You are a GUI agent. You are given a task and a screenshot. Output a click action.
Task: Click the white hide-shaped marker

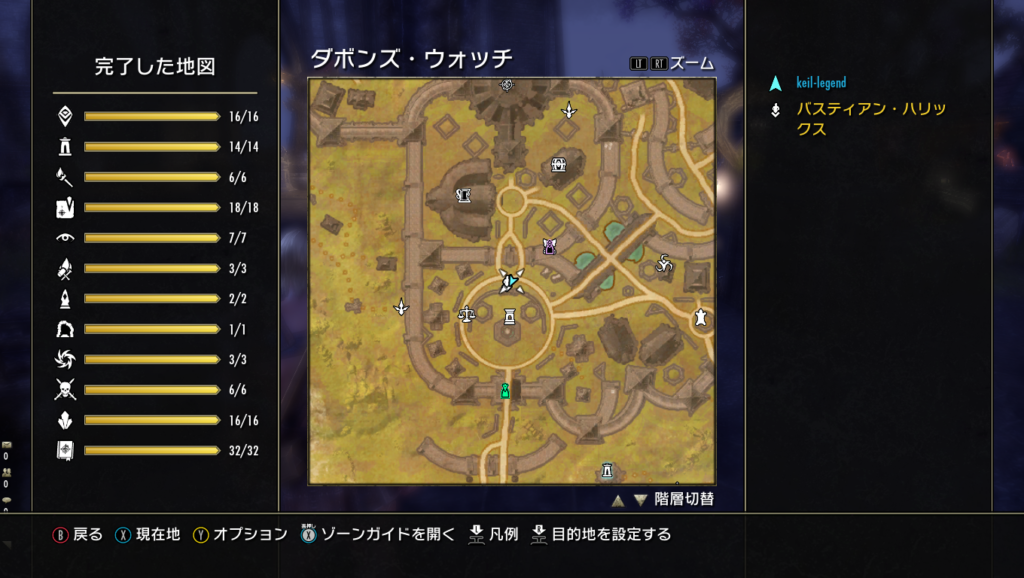pyautogui.click(x=702, y=317)
